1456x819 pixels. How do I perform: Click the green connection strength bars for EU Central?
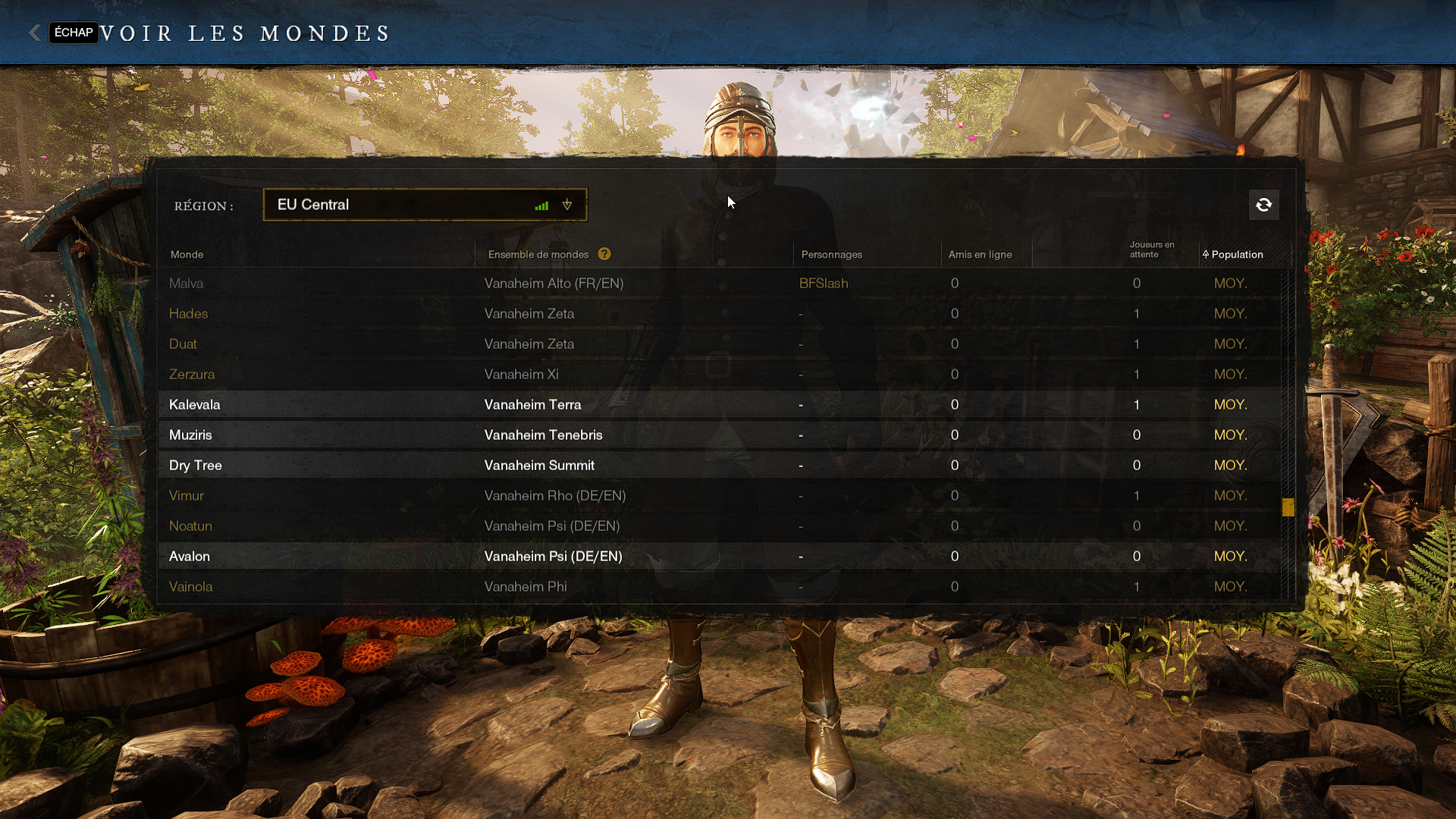(x=541, y=205)
